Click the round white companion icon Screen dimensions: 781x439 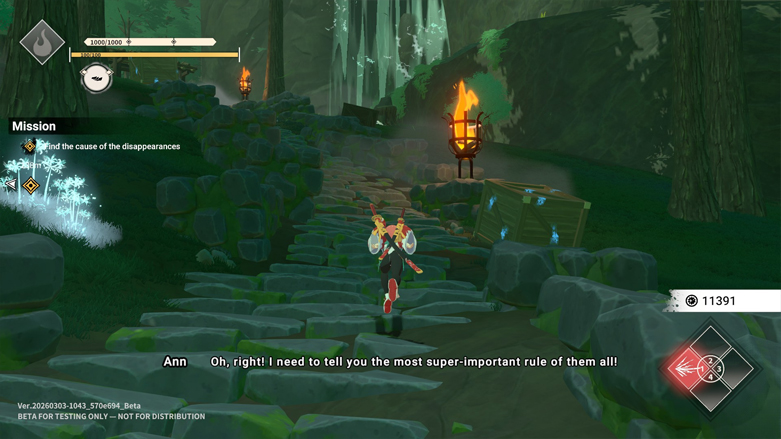[x=96, y=77]
